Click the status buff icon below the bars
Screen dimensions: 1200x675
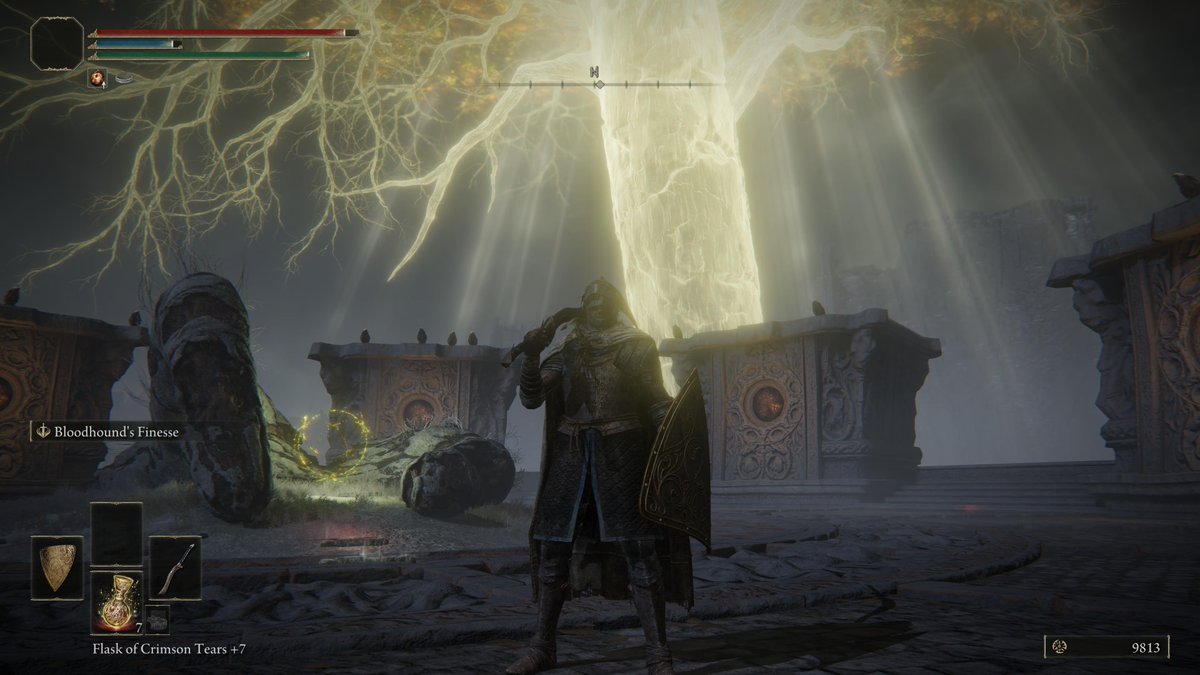pyautogui.click(x=97, y=78)
